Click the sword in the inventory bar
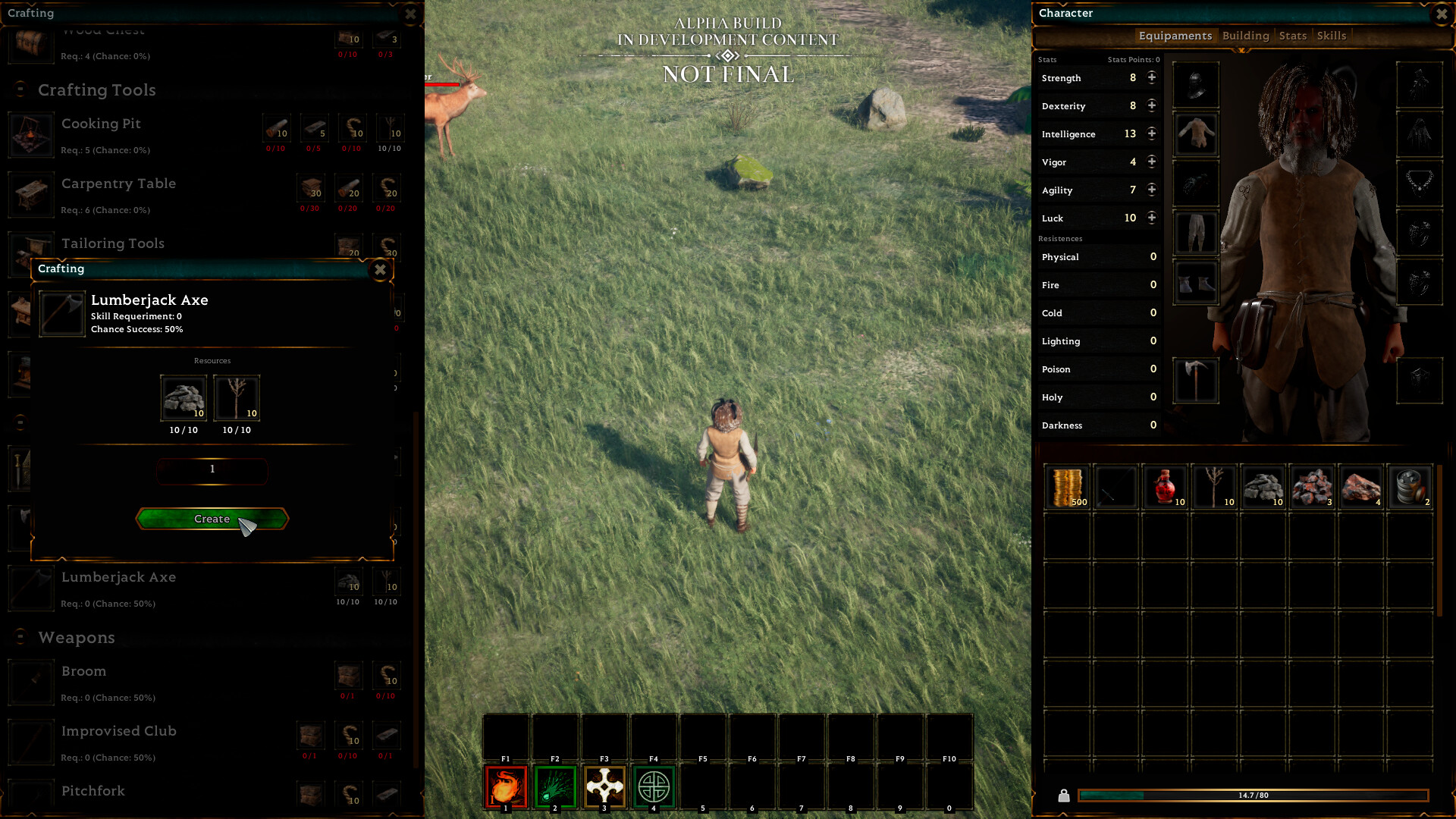The height and width of the screenshot is (819, 1456). tap(1115, 486)
